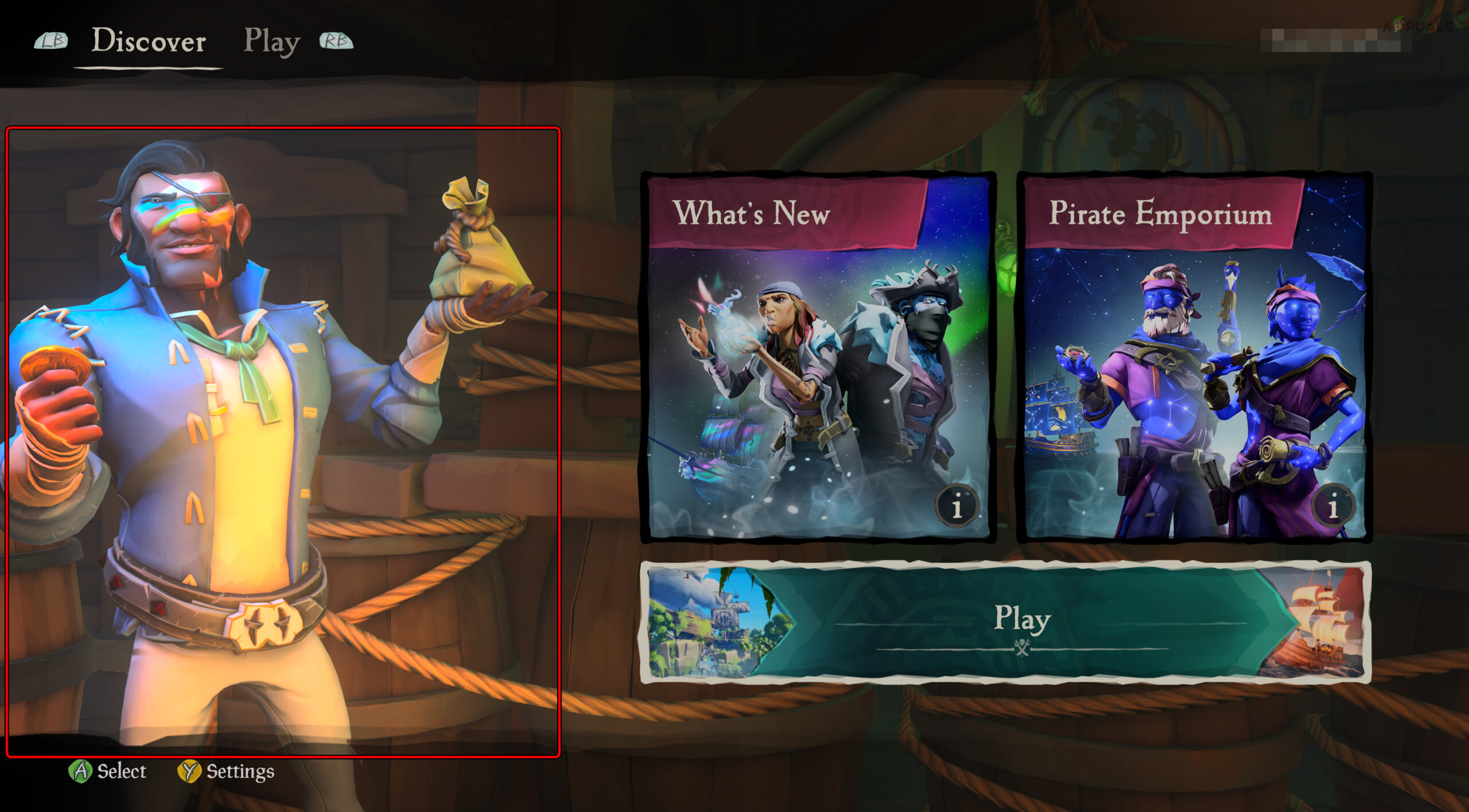Click the yellow Y button prompt
1469x812 pixels.
click(x=189, y=772)
